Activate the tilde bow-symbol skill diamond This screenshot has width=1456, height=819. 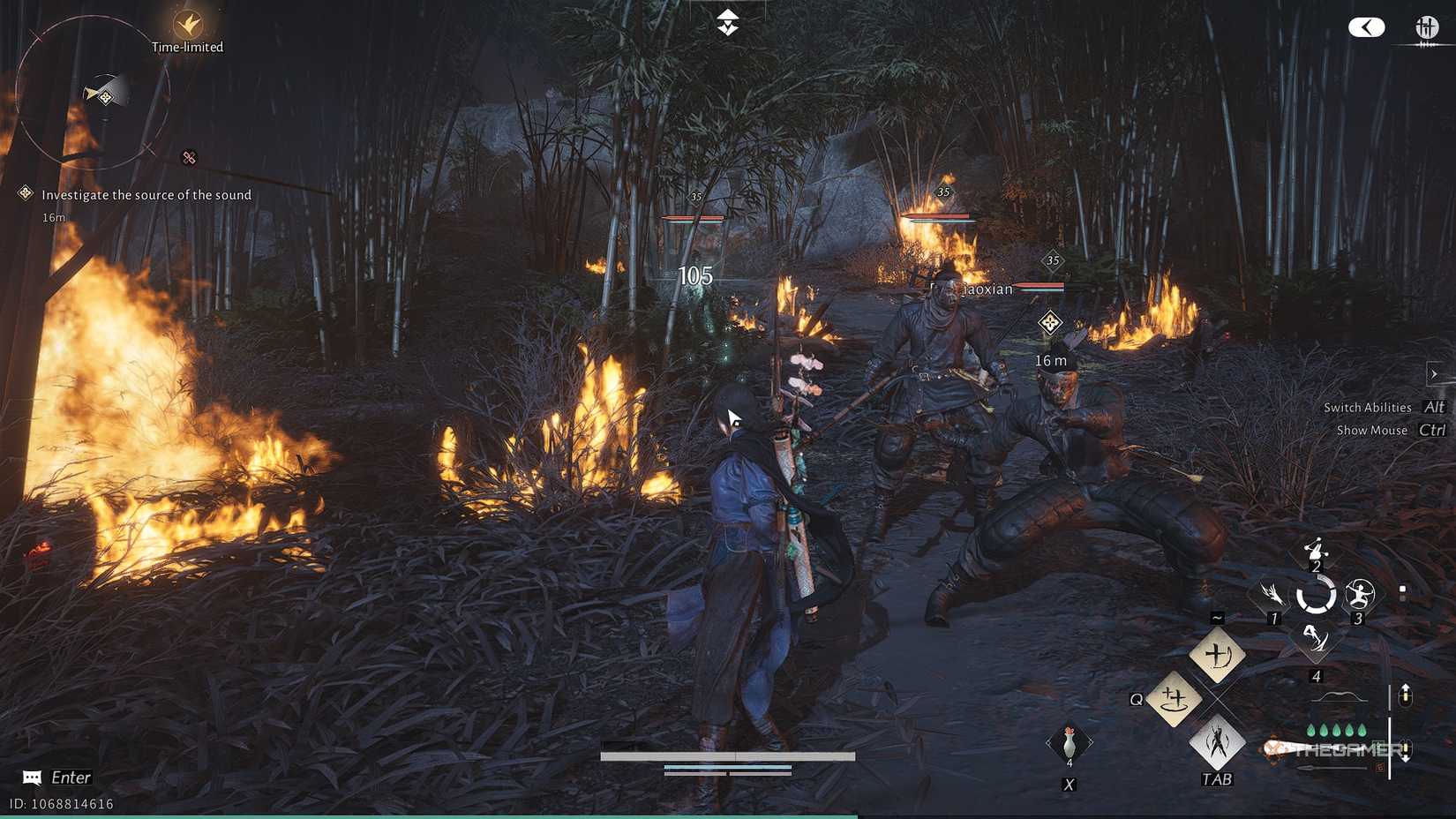tap(1217, 655)
